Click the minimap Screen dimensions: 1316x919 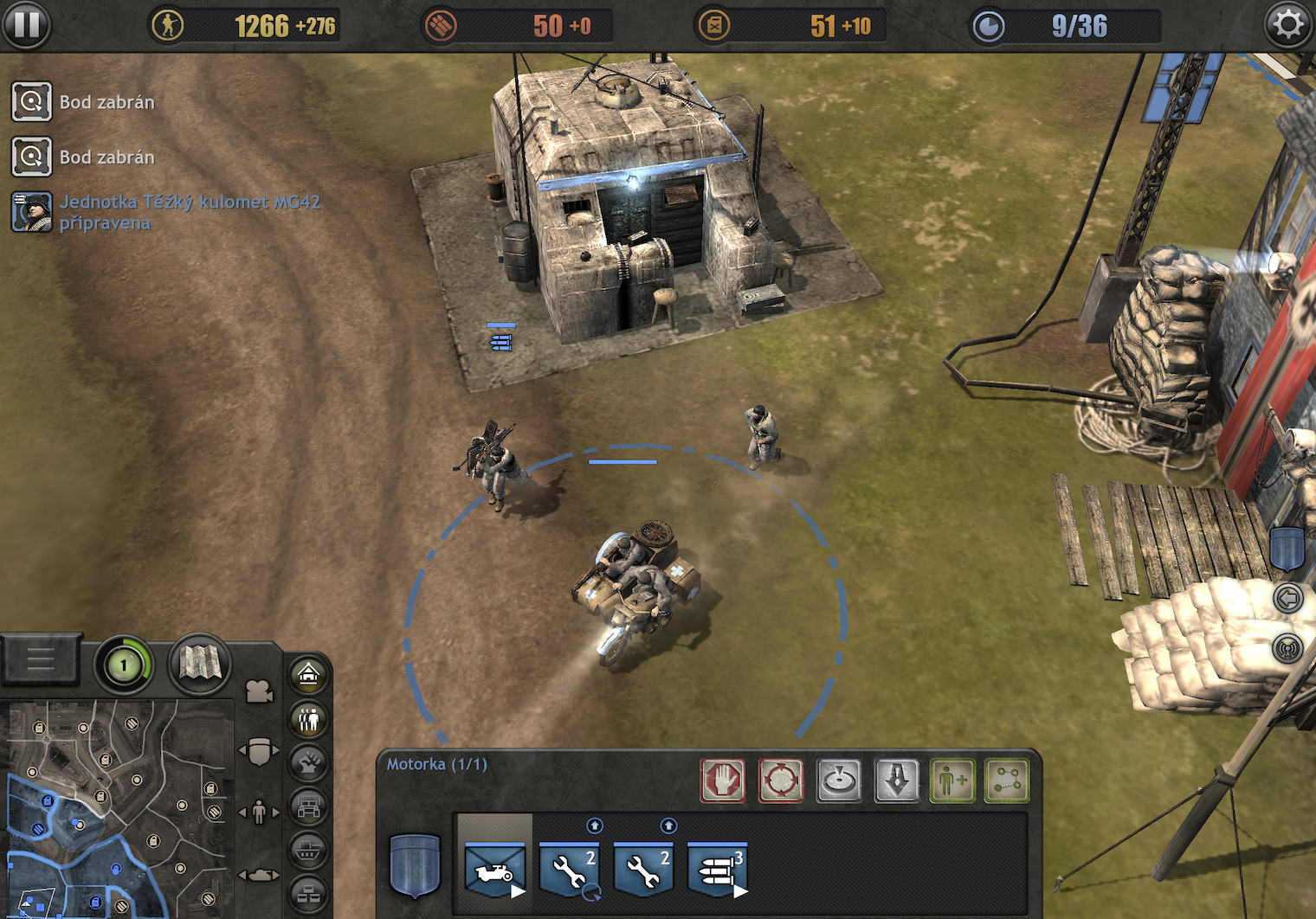tap(117, 809)
